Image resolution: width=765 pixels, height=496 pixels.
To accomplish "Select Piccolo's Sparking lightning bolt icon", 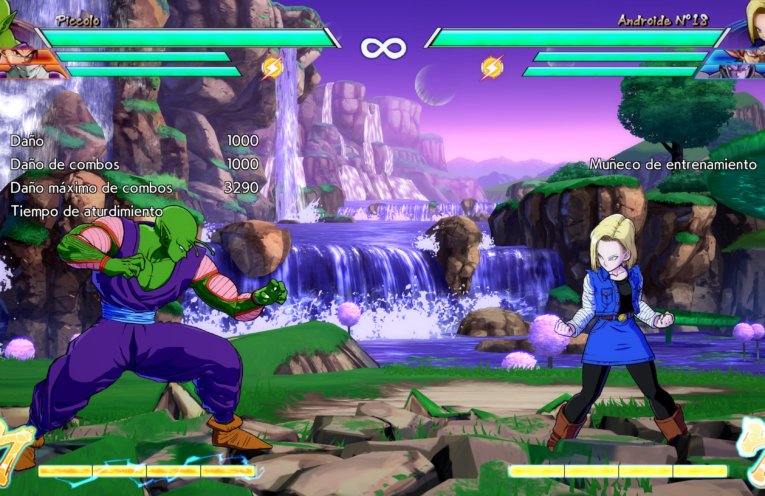I will point(272,67).
